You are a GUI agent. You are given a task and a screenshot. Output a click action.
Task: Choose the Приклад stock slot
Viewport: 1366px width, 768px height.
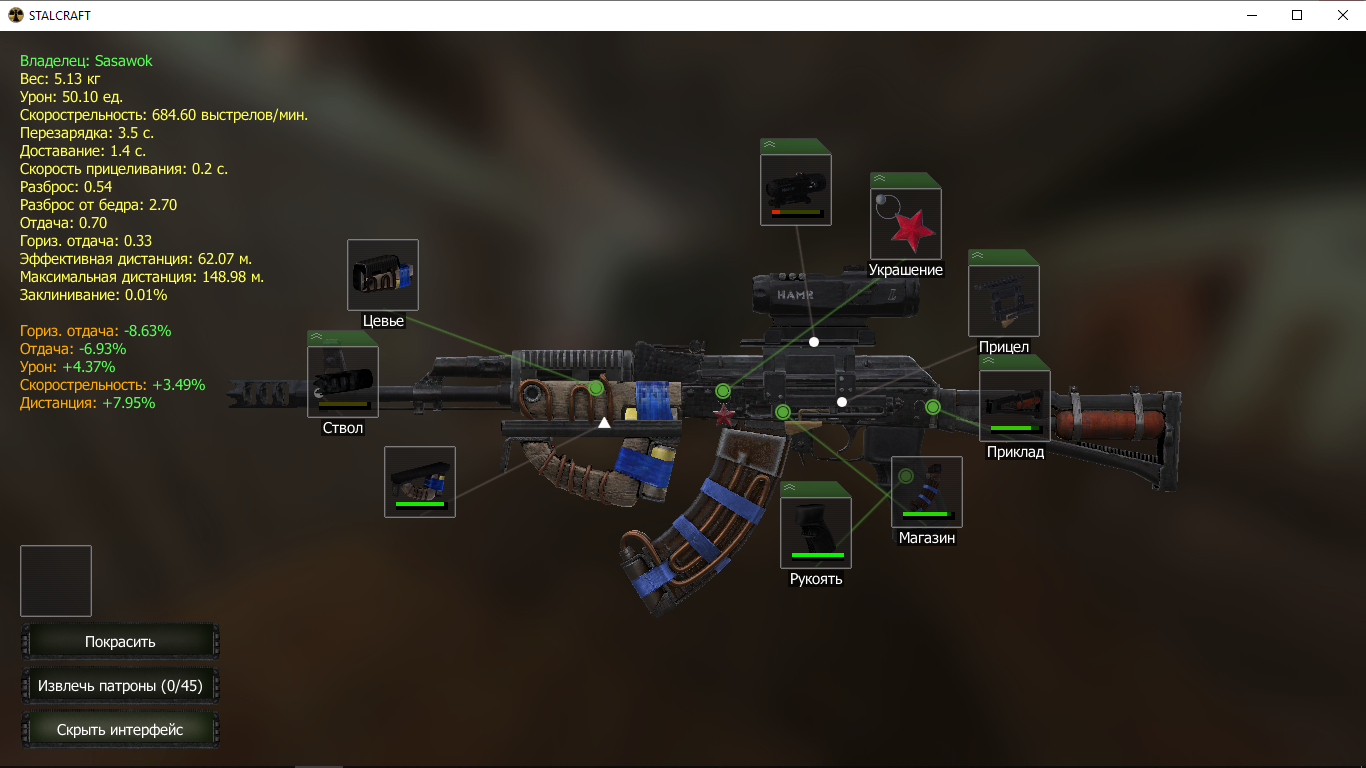(x=1015, y=406)
